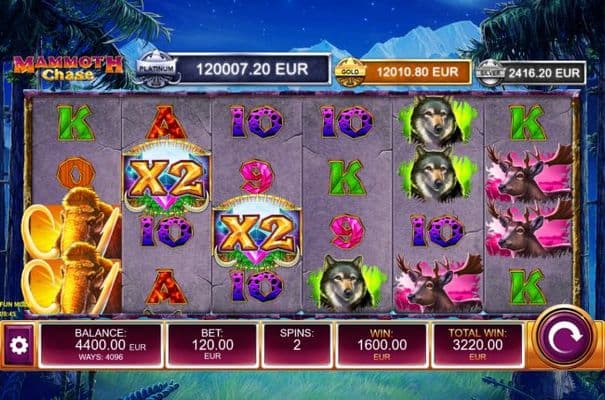Open the Bet amount panel
Screen dimensions: 605x400
tap(211, 345)
